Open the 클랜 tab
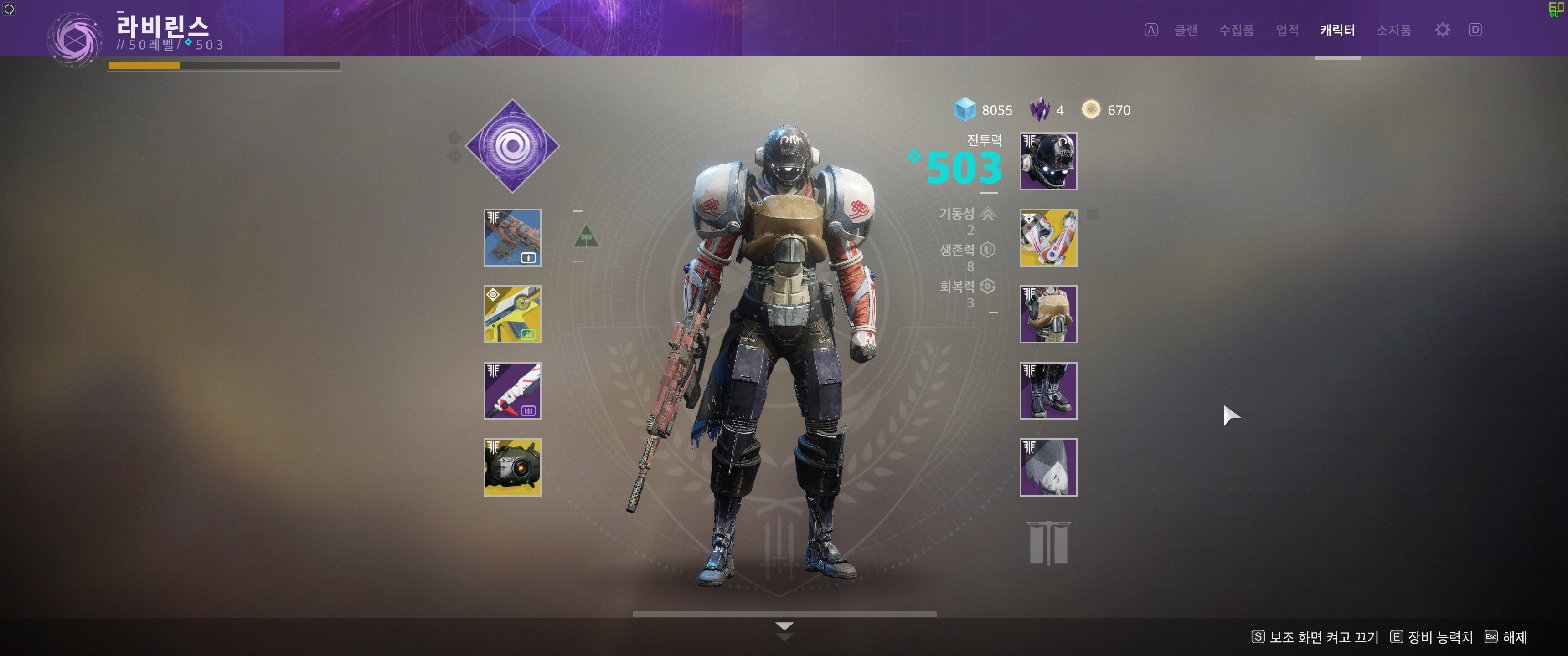Viewport: 1568px width, 656px height. point(1186,30)
